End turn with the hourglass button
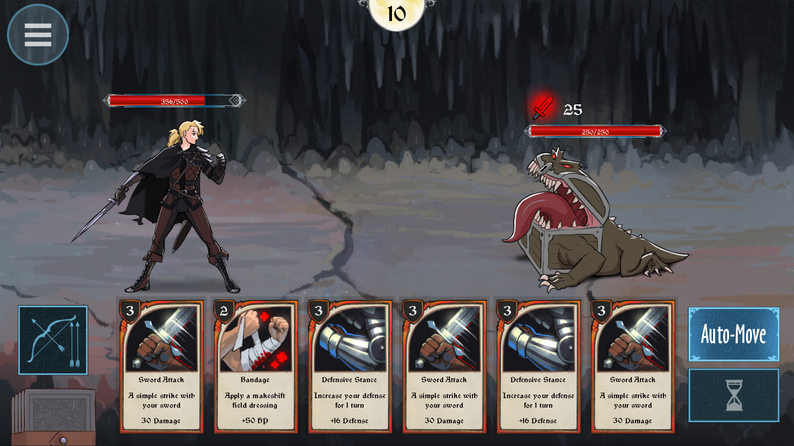The height and width of the screenshot is (446, 794). point(733,396)
